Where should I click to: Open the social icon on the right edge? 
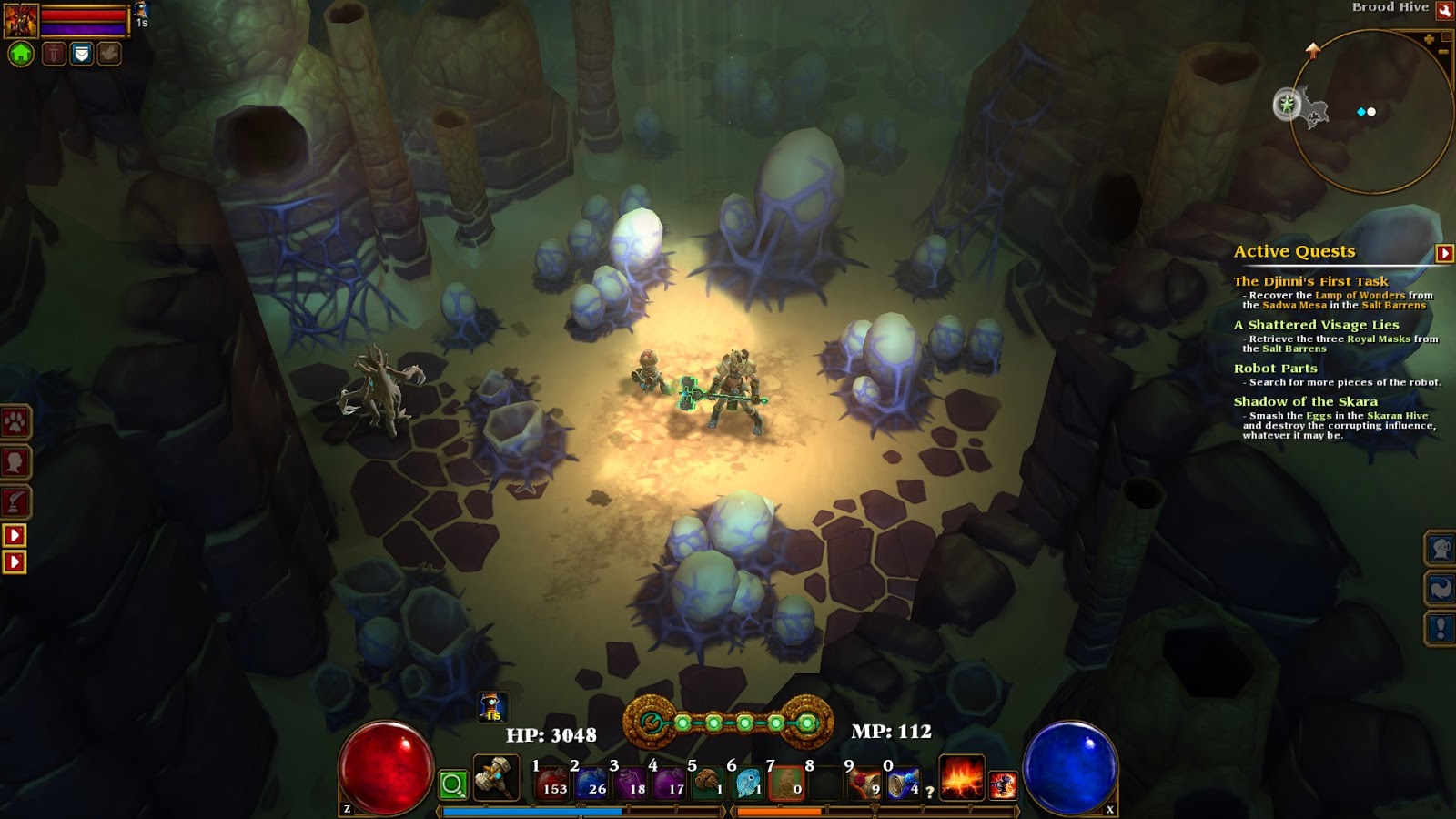[x=1442, y=549]
